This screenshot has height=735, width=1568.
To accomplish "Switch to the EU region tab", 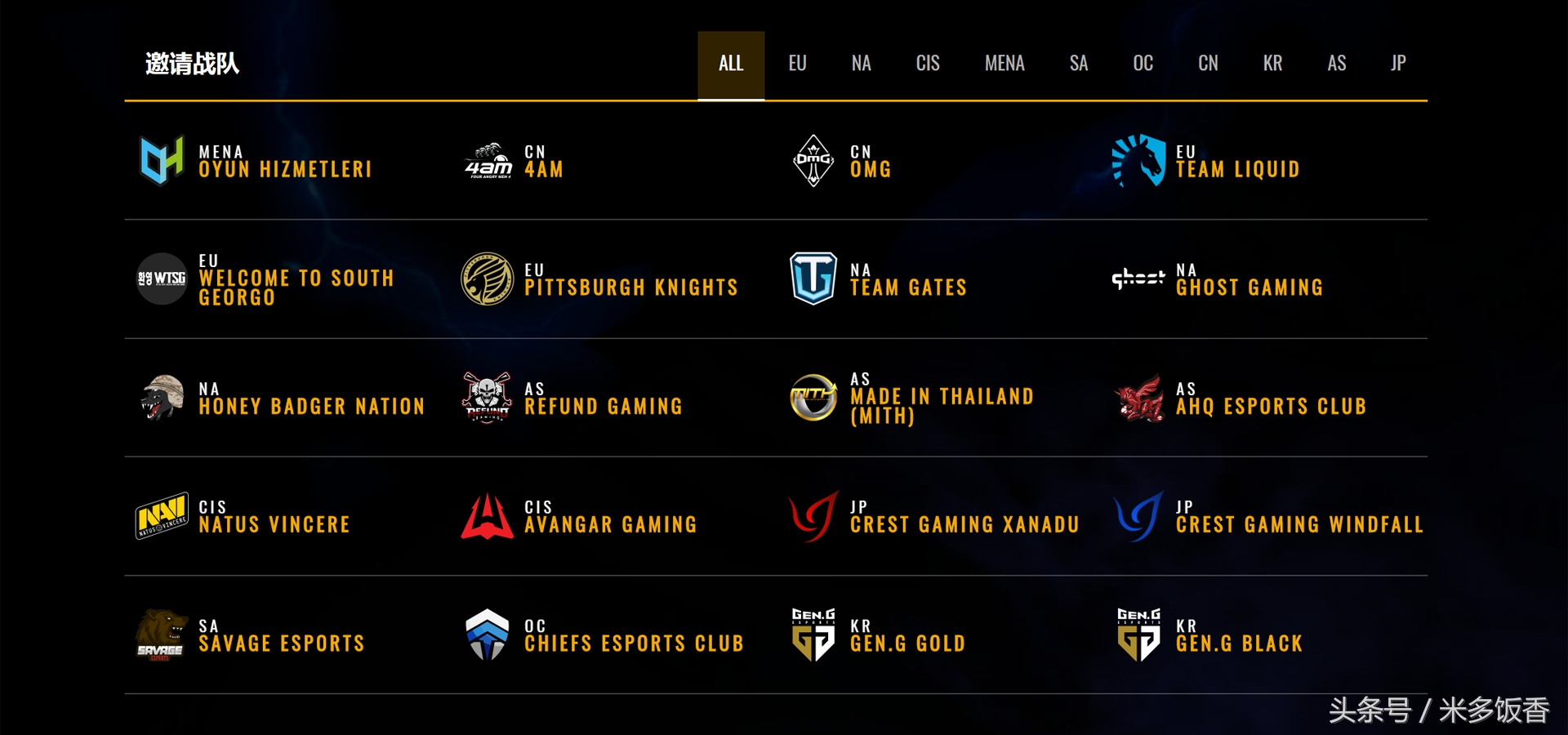I will tap(797, 63).
